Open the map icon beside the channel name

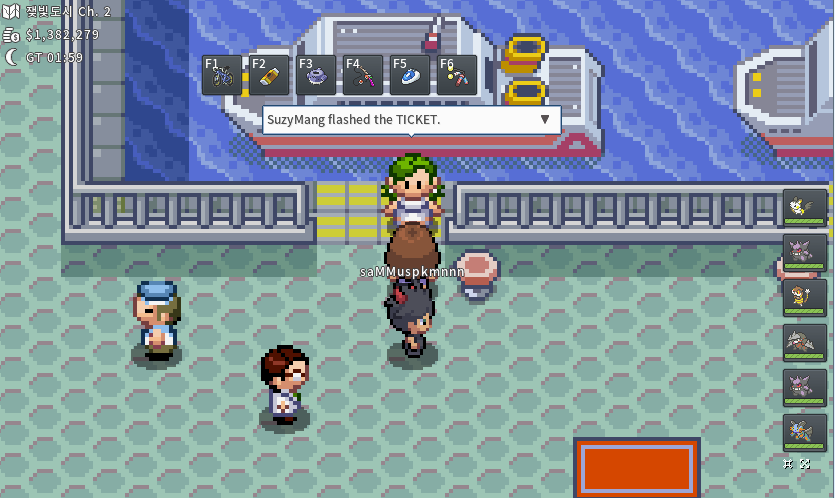pos(12,12)
